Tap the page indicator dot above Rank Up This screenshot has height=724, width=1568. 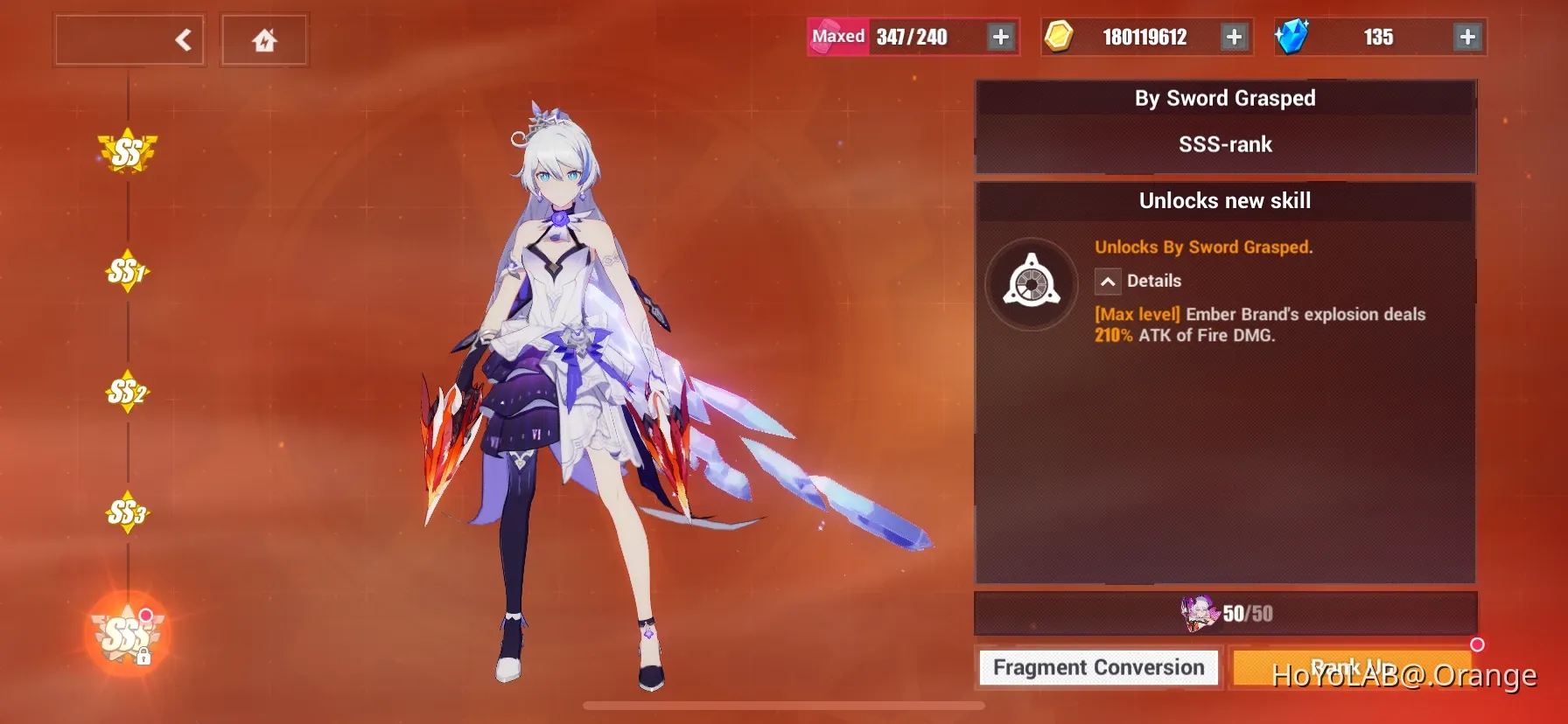[x=1480, y=643]
